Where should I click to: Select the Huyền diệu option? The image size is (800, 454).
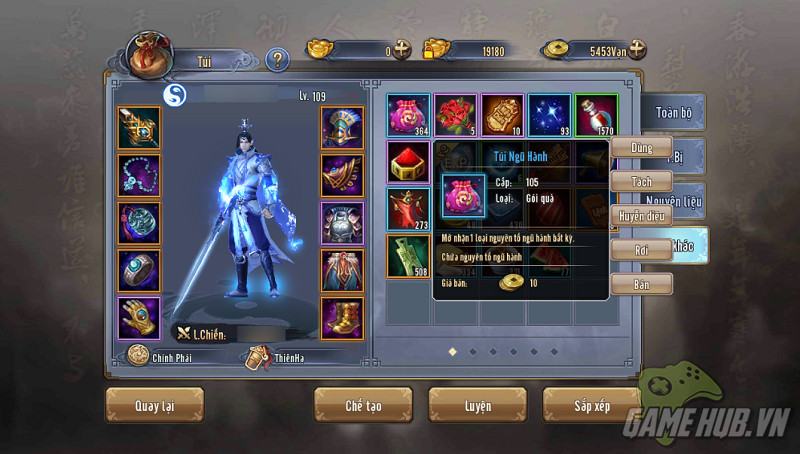point(641,215)
